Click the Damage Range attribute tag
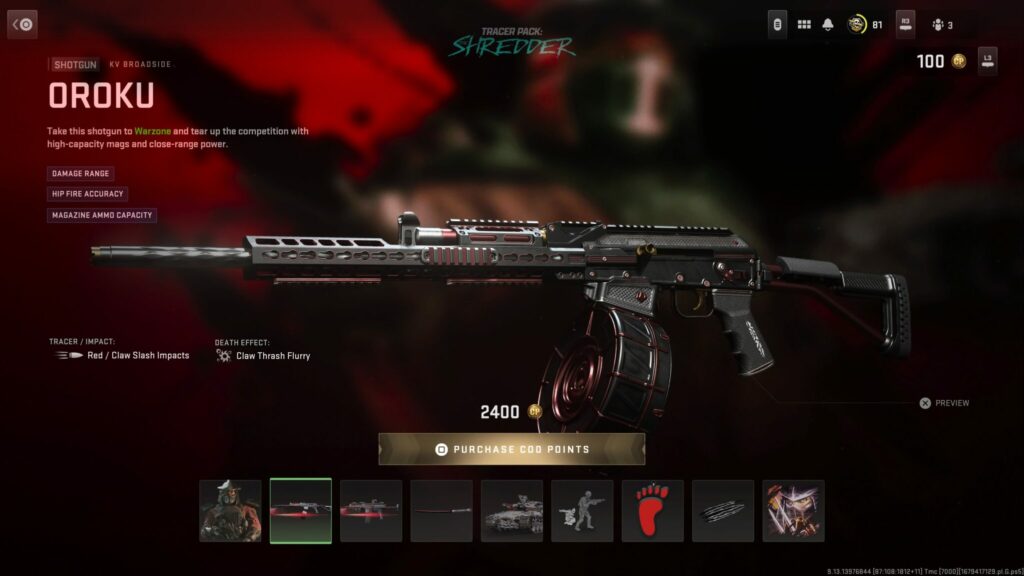The width and height of the screenshot is (1024, 576). [x=81, y=173]
